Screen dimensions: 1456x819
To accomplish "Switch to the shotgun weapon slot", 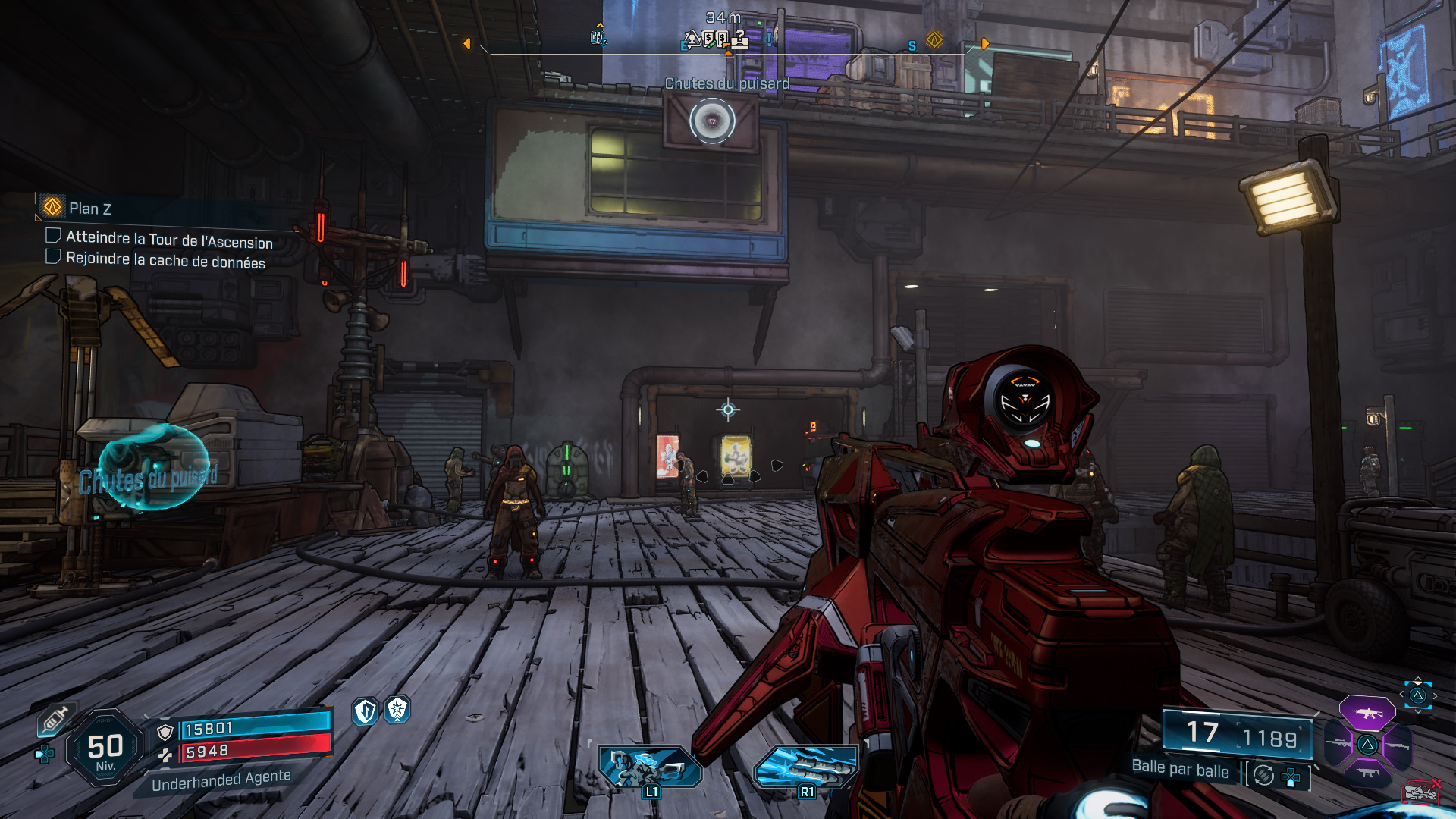I will tap(1397, 746).
